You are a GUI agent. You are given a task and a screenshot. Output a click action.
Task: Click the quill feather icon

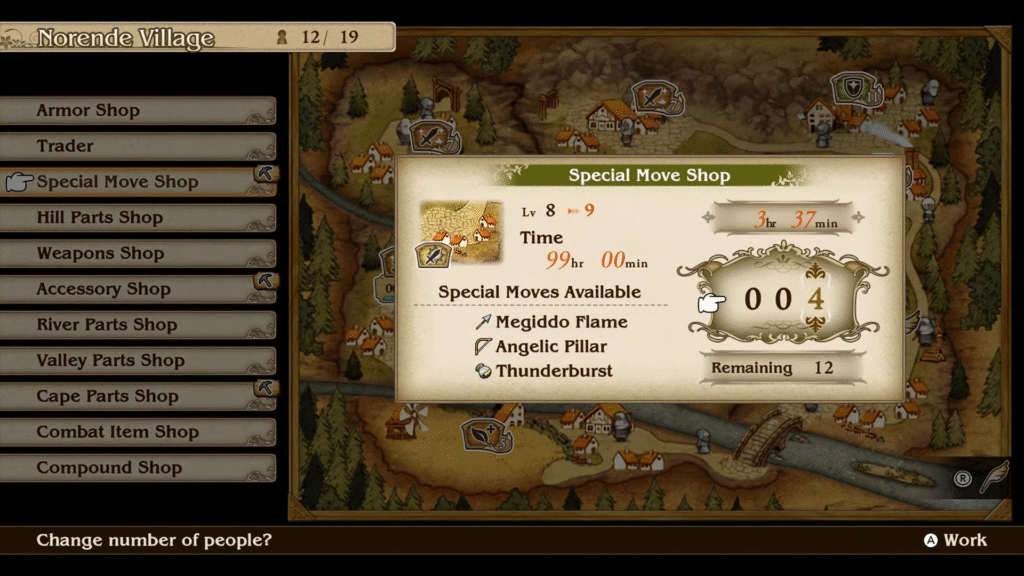[992, 478]
